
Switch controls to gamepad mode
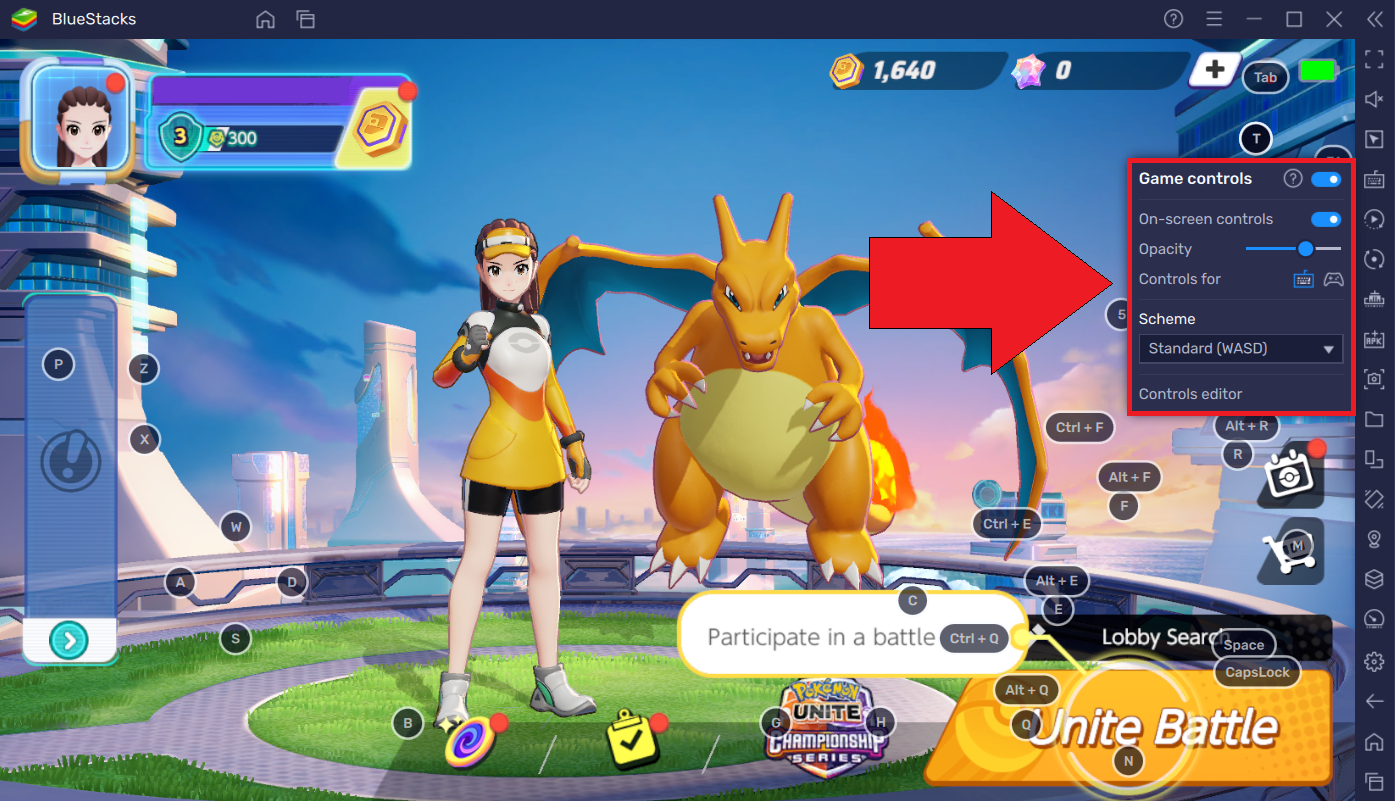pos(1334,280)
